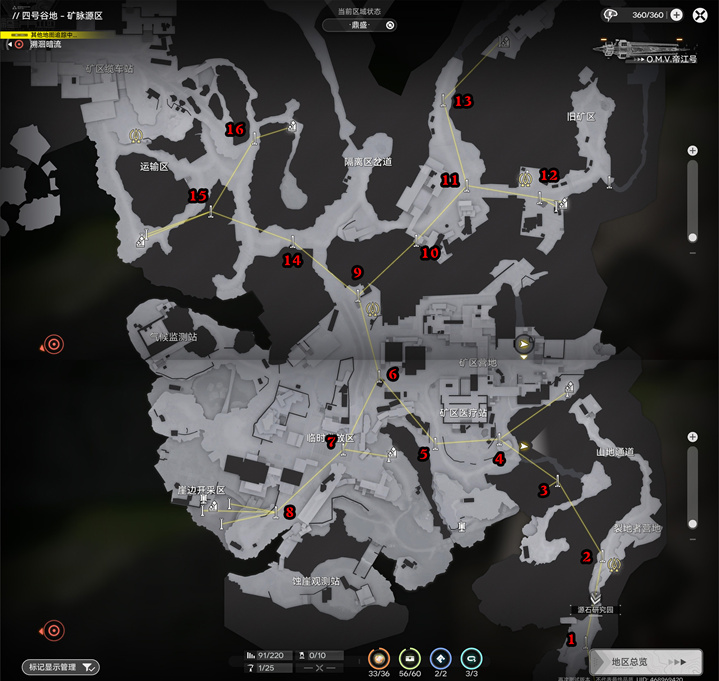Select the gold teleport marker near 旧矿区
The image size is (719, 681).
[x=525, y=179]
